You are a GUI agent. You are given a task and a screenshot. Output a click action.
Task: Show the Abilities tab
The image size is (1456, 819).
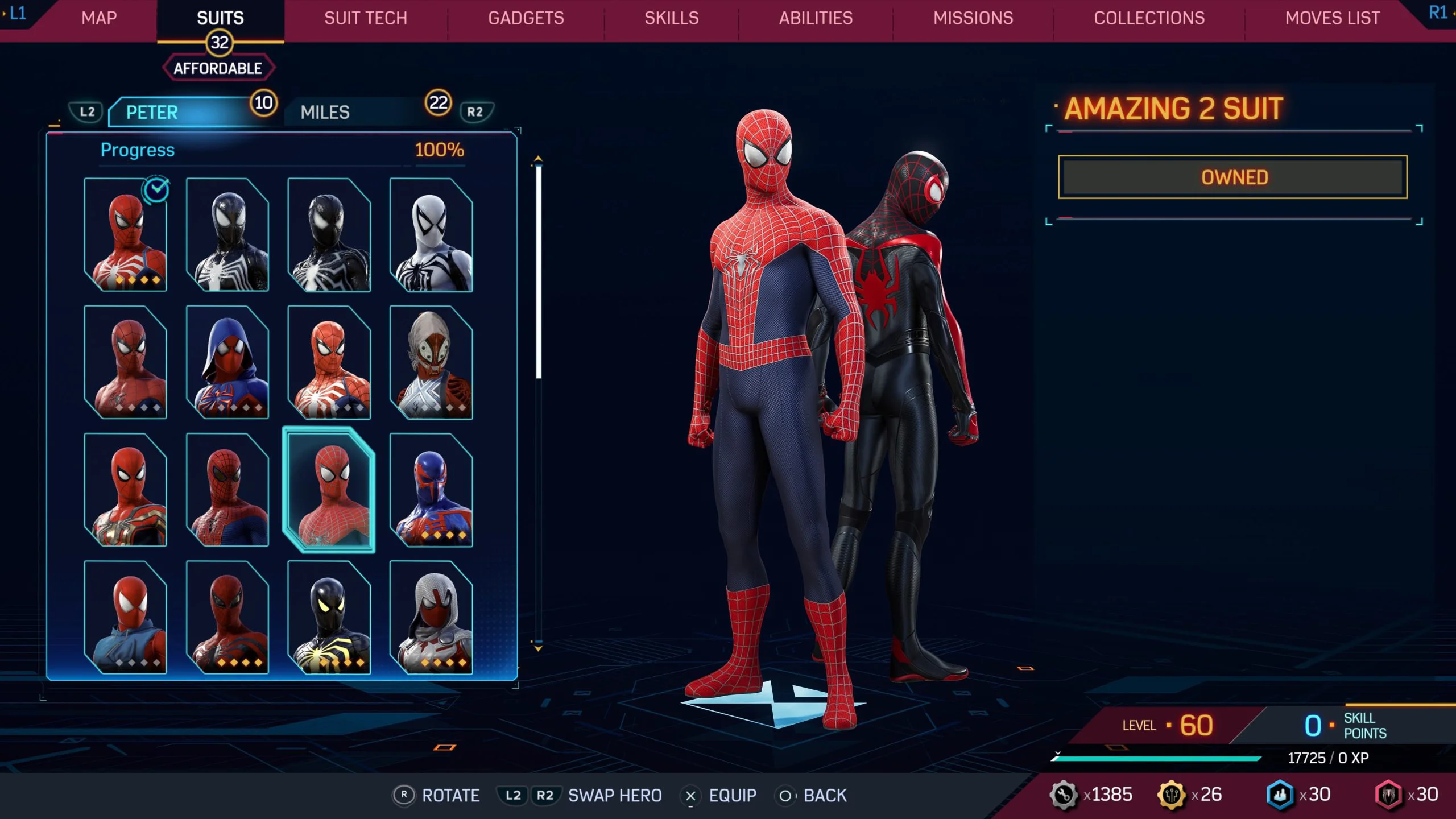[x=816, y=18]
